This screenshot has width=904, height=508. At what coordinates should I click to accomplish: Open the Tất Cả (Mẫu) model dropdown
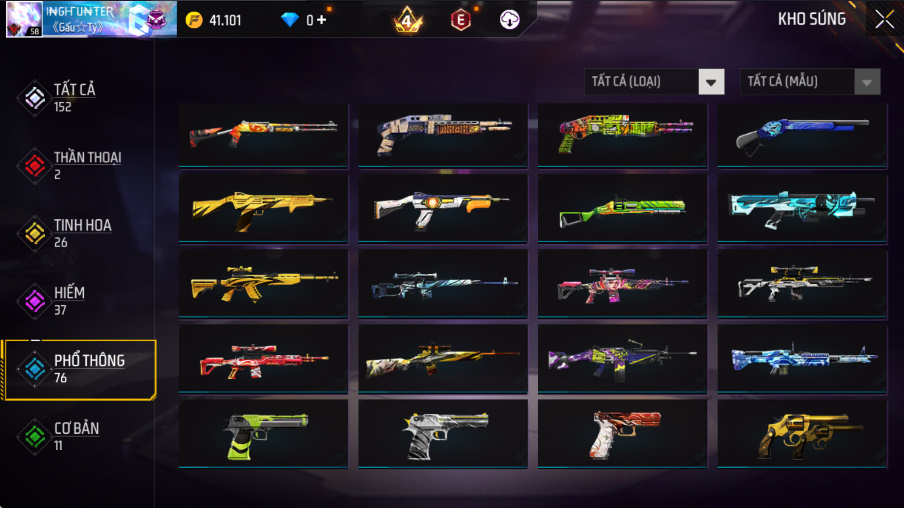pos(810,82)
